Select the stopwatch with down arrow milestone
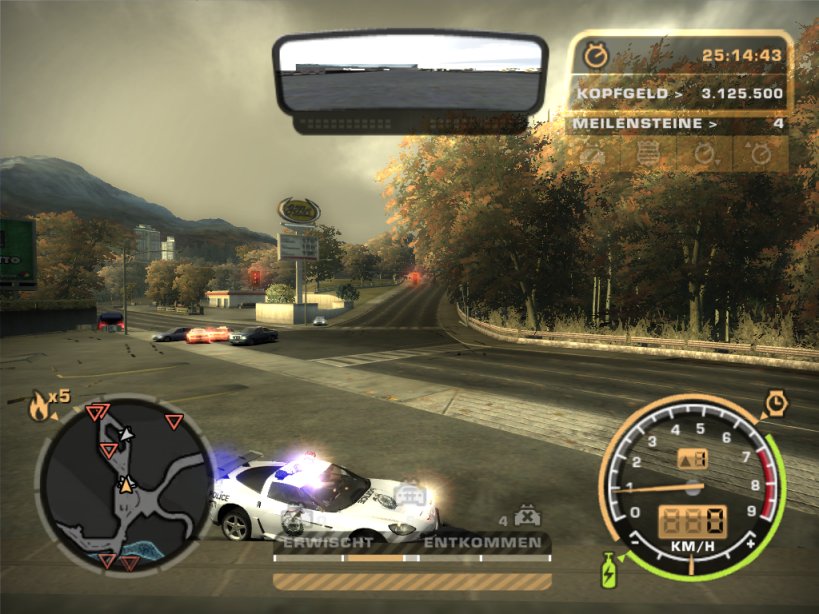This screenshot has height=614, width=819. [x=706, y=154]
